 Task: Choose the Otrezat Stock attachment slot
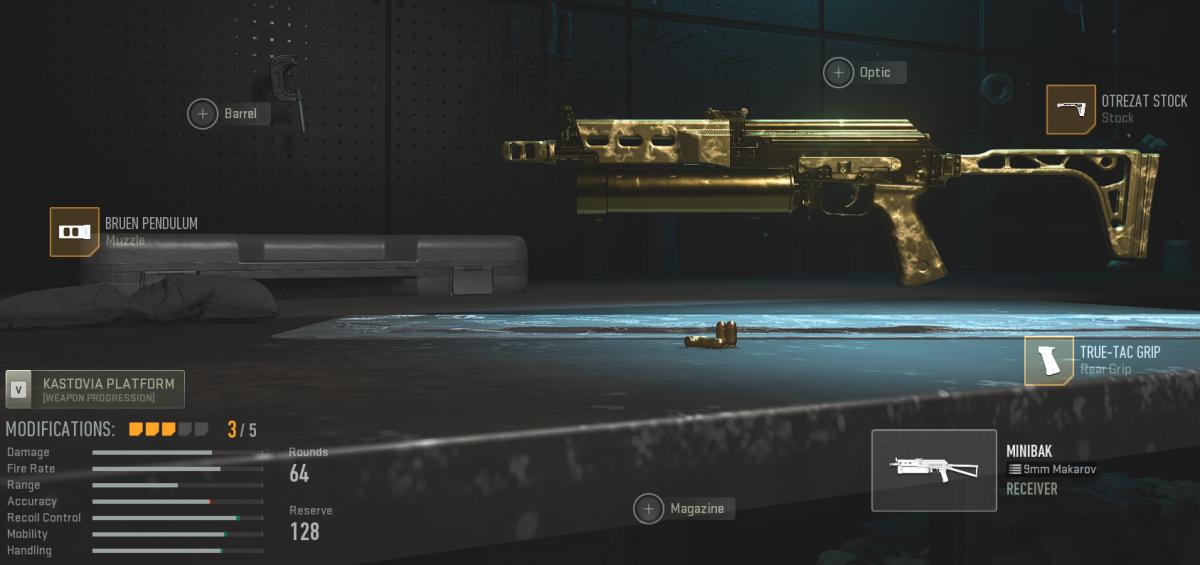[x=1071, y=109]
